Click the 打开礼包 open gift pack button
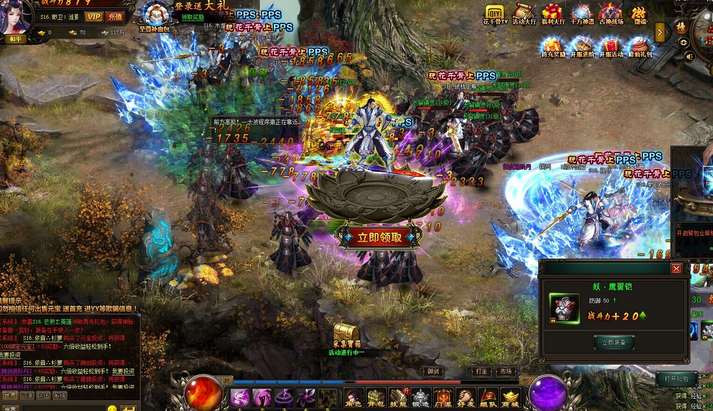 point(676,379)
